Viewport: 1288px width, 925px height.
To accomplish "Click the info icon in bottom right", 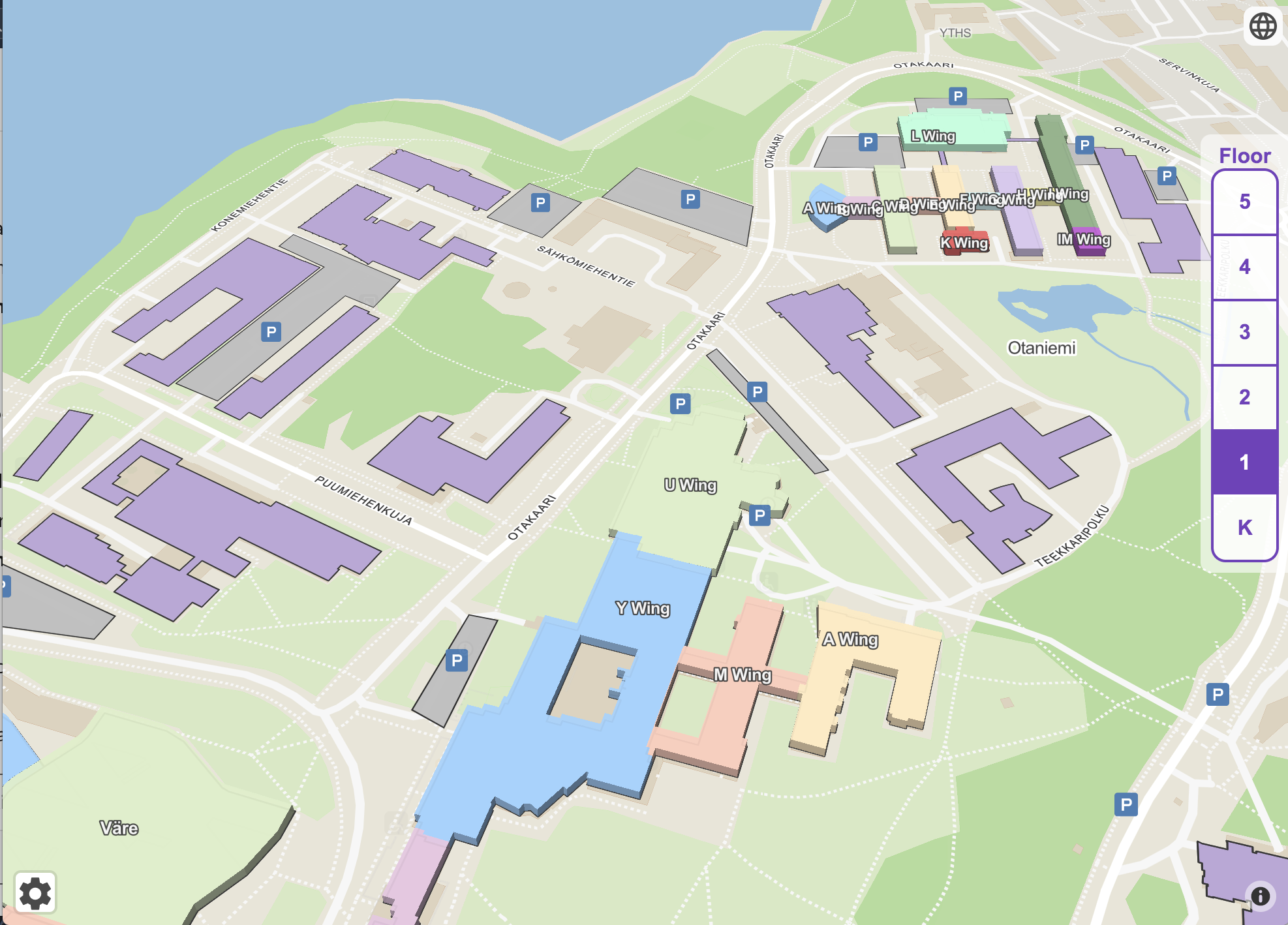I will coord(1260,897).
